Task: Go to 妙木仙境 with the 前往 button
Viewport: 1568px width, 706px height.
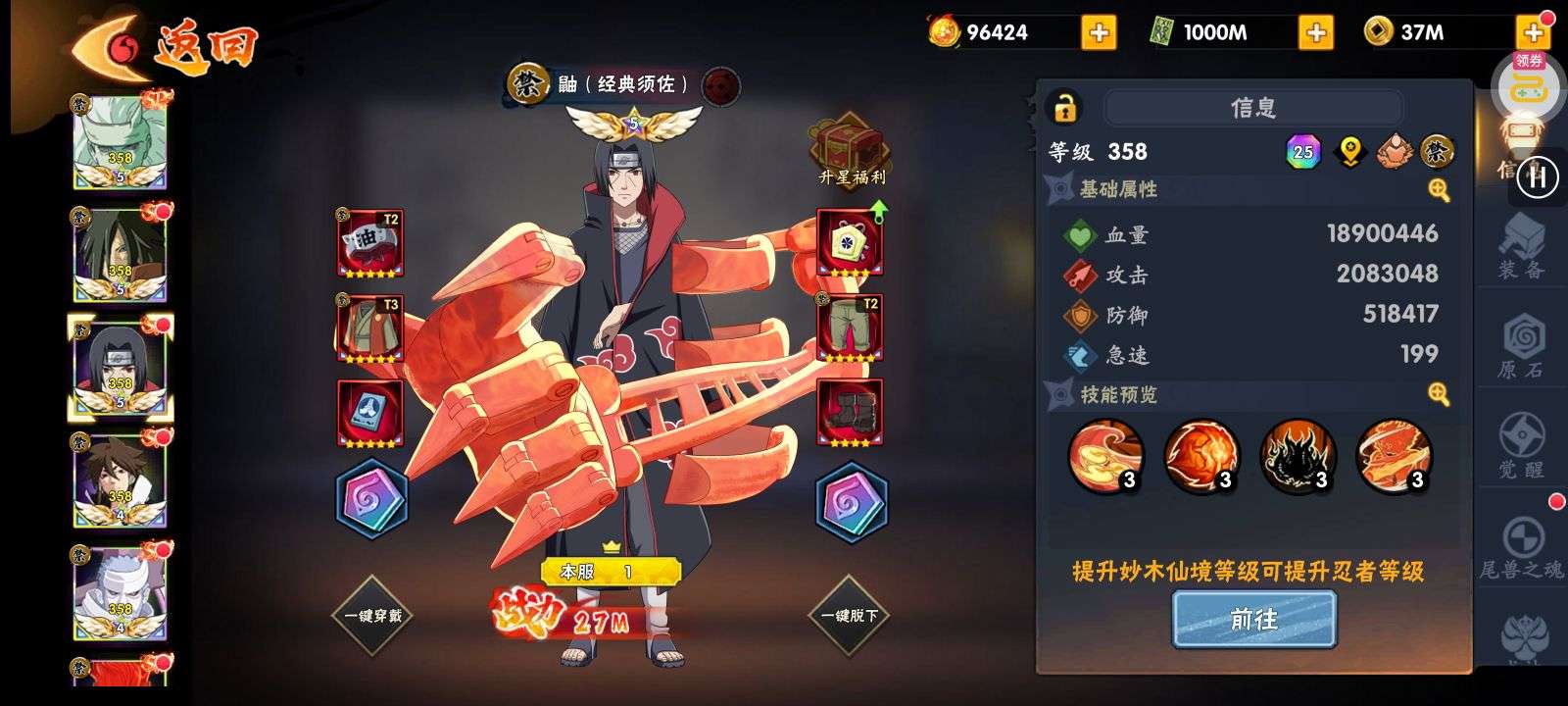Action: pyautogui.click(x=1253, y=620)
